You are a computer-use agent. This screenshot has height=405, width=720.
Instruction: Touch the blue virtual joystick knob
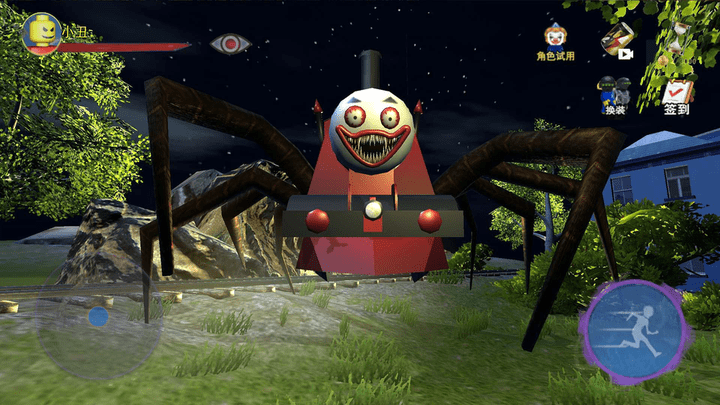(98, 317)
